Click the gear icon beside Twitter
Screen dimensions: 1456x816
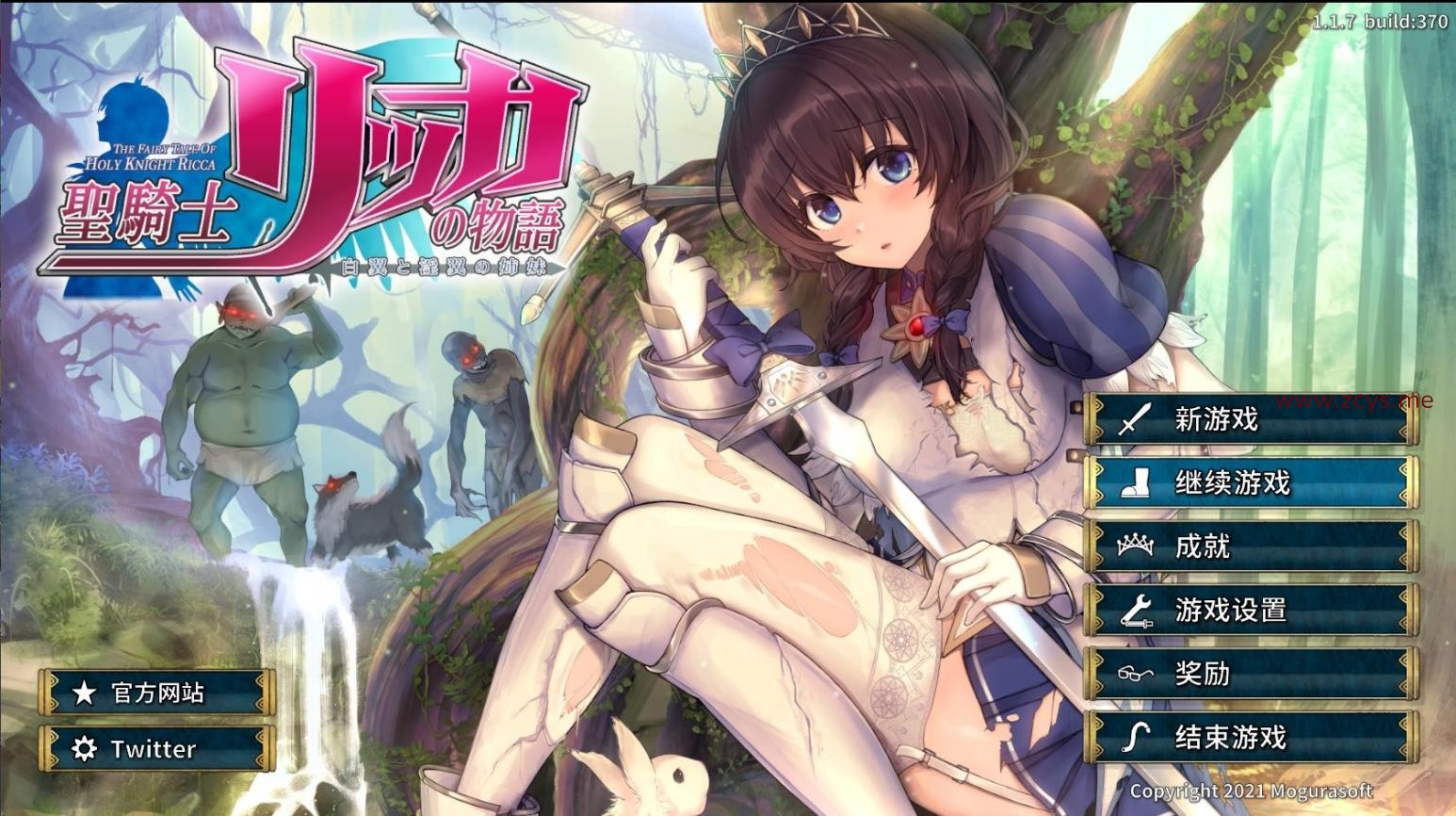click(83, 750)
